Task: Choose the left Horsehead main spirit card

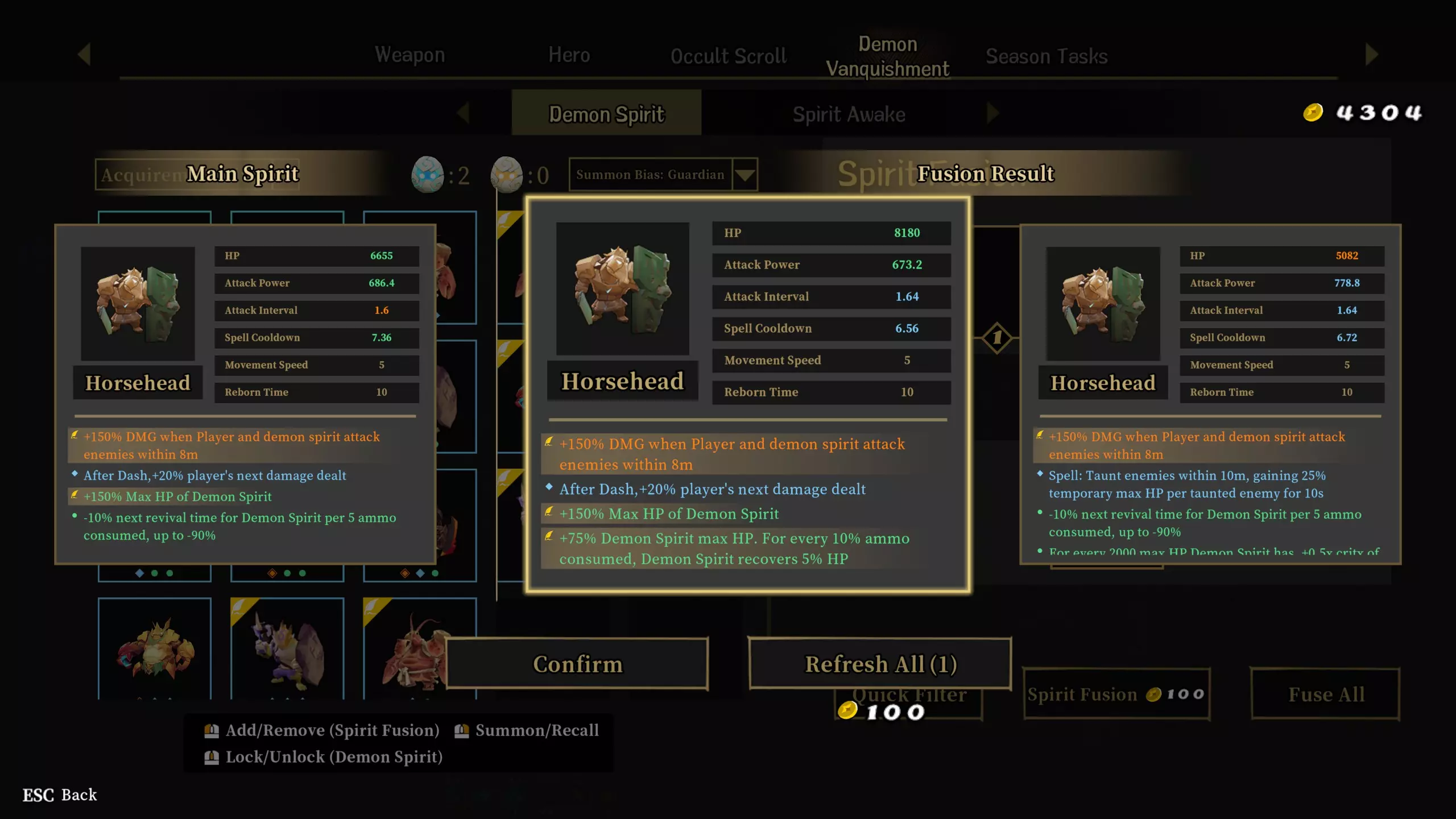Action: (x=245, y=394)
